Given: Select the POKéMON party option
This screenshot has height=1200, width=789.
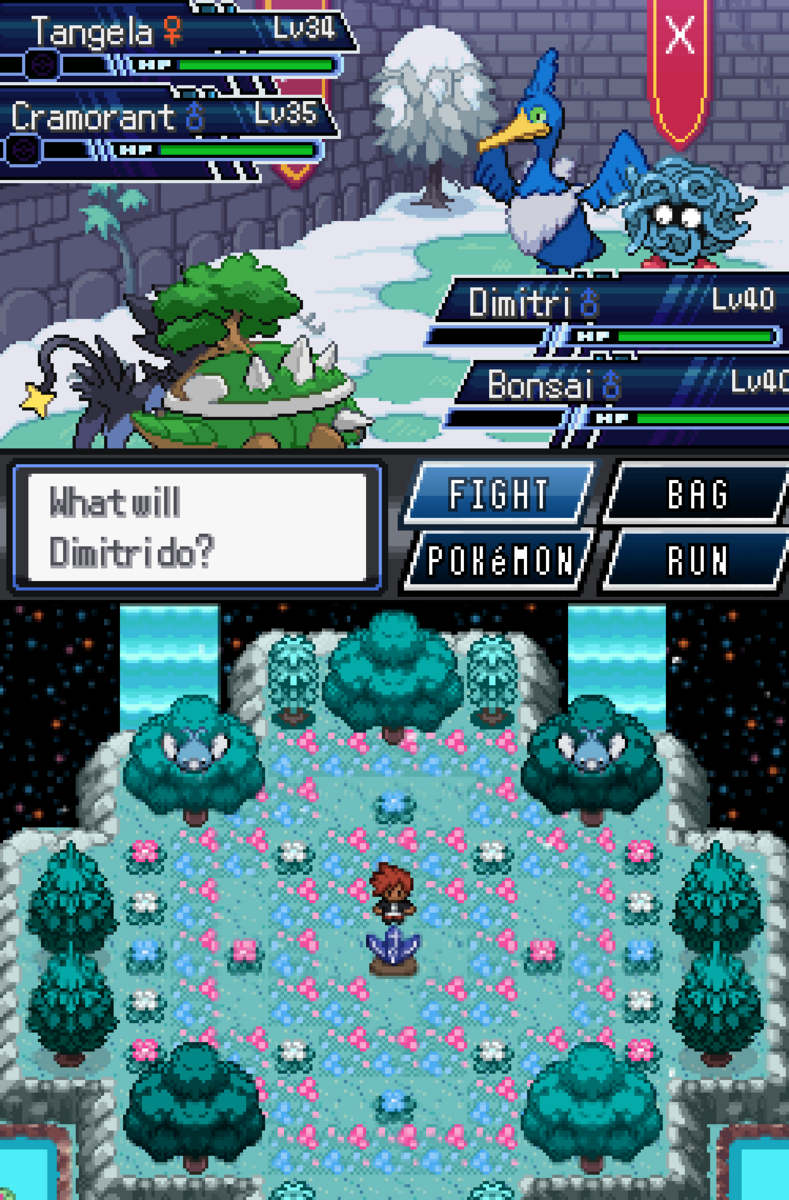Looking at the screenshot, I should click(498, 561).
